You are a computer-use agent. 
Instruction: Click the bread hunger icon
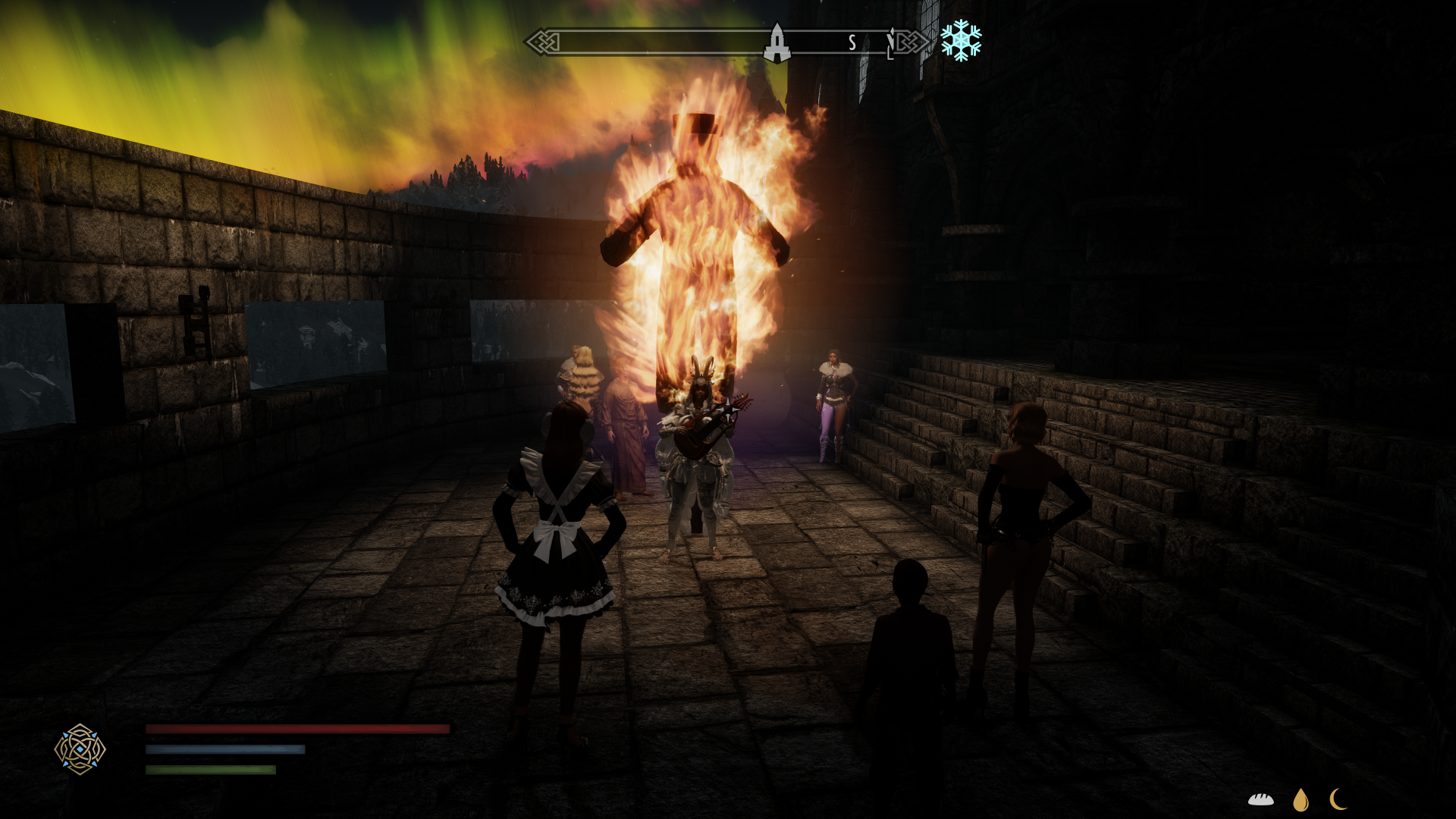coord(1261,799)
